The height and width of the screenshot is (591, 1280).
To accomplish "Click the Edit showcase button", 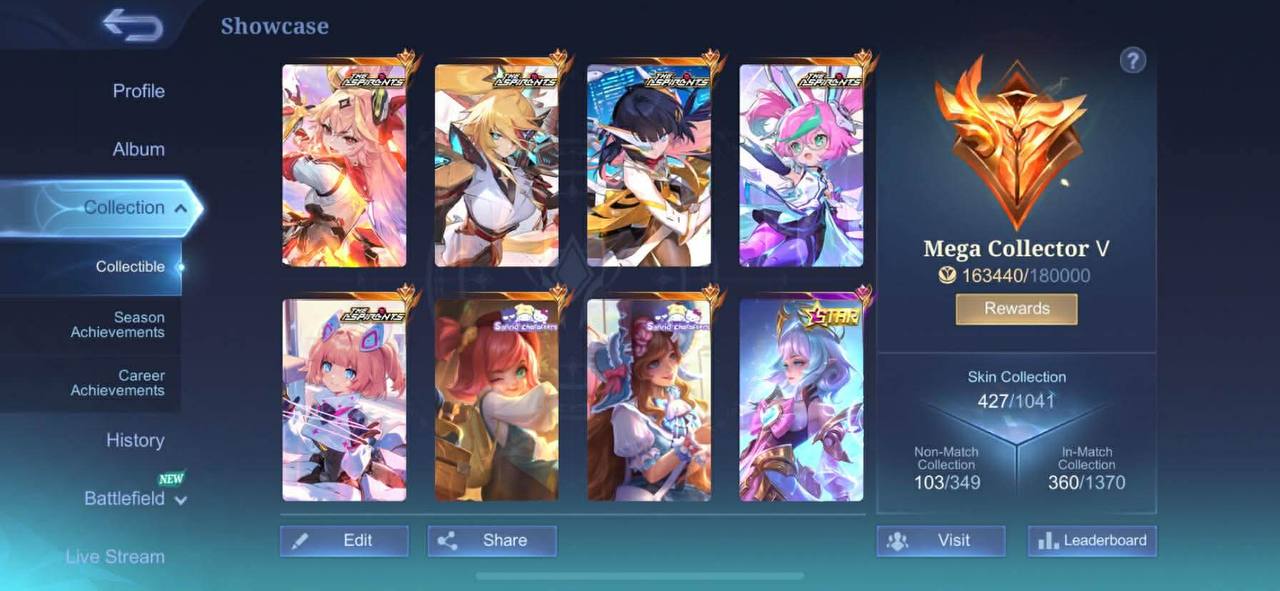I will (344, 540).
